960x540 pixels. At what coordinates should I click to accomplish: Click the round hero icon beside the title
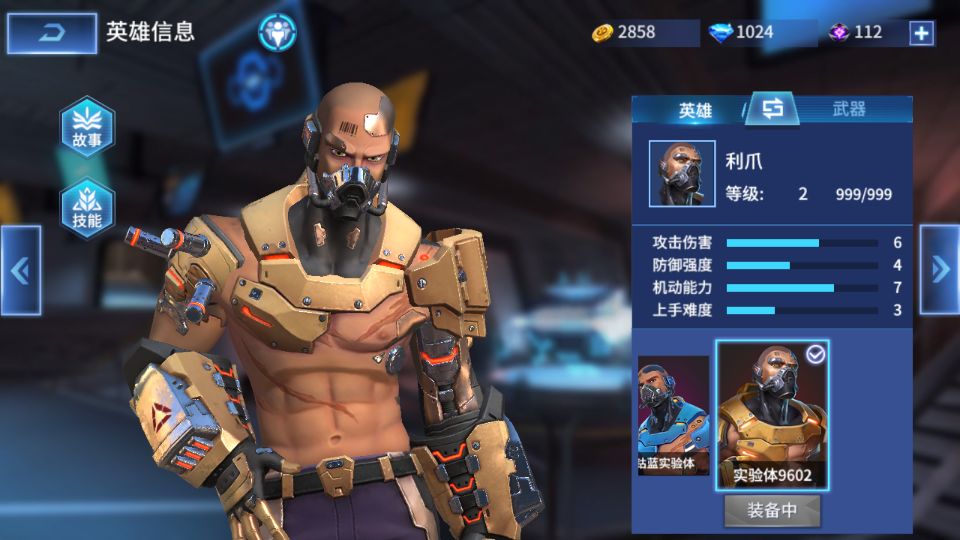(277, 33)
